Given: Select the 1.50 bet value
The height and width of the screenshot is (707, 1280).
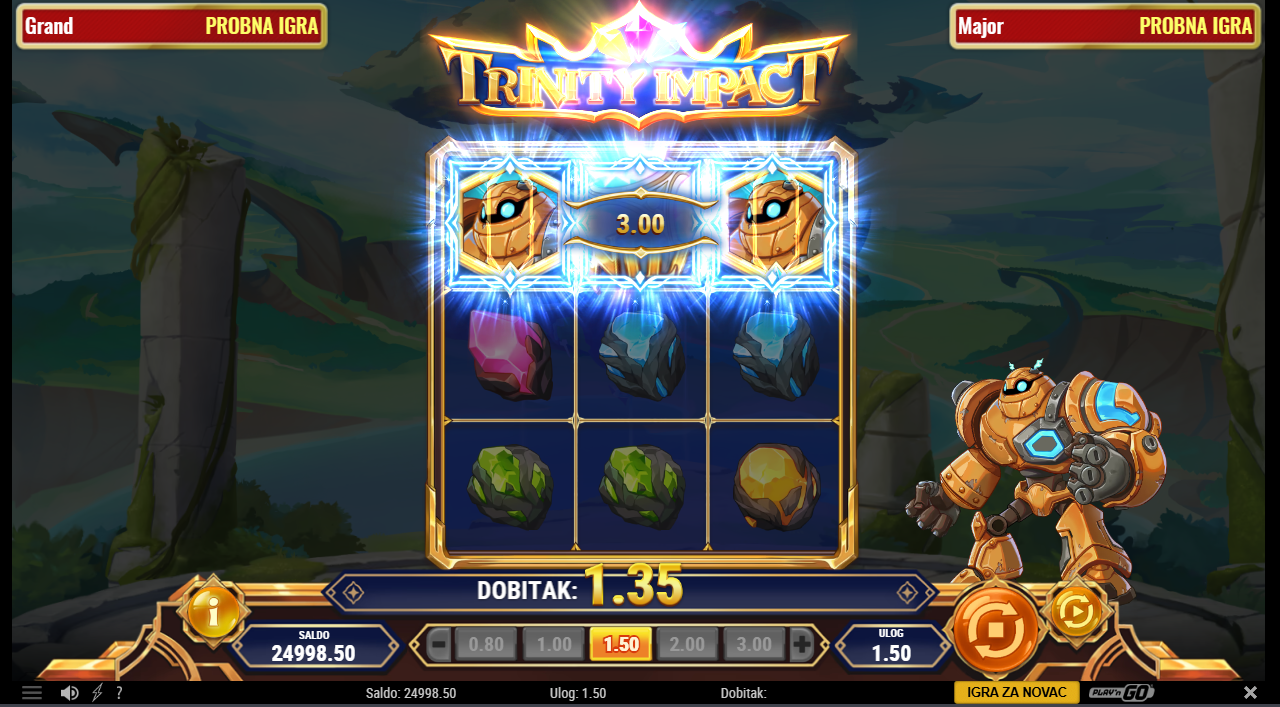Looking at the screenshot, I should (621, 645).
